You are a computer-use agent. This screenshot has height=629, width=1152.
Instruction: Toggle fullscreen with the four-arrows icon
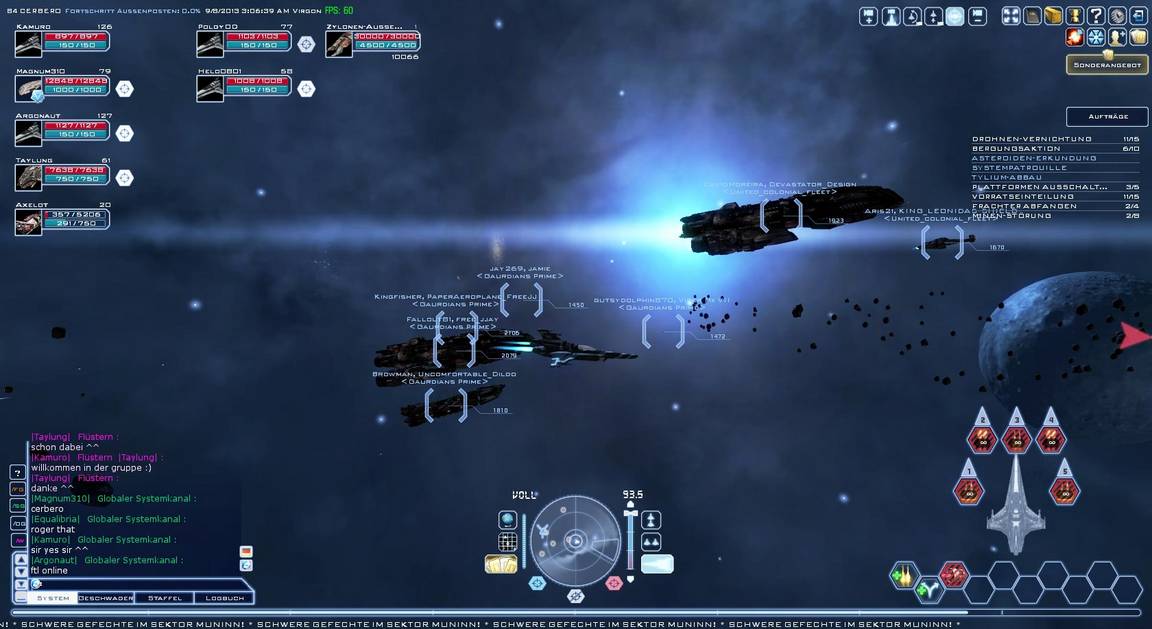tap(1011, 16)
